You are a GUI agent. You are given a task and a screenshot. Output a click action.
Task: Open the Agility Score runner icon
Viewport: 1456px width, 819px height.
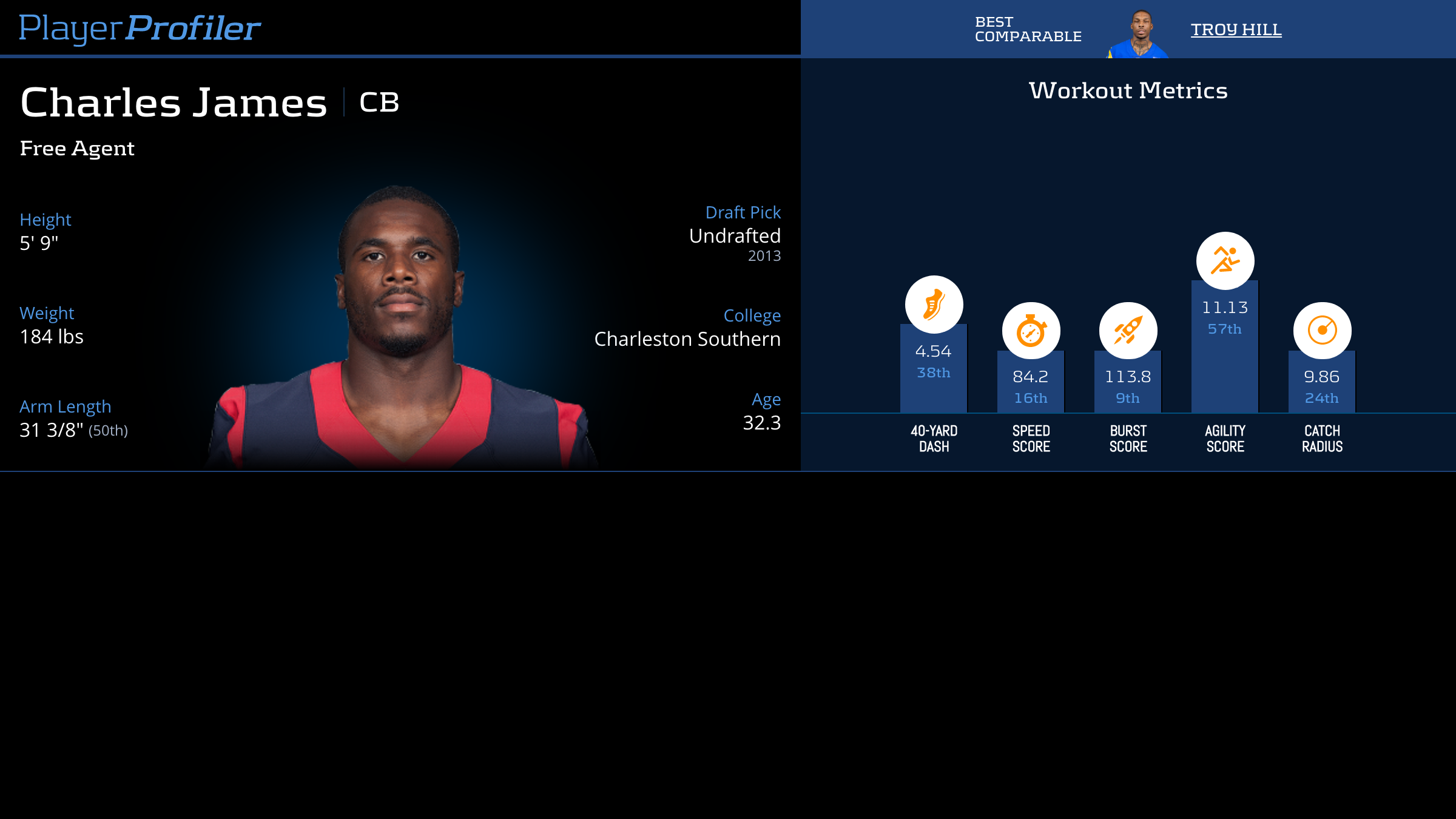[x=1225, y=261]
